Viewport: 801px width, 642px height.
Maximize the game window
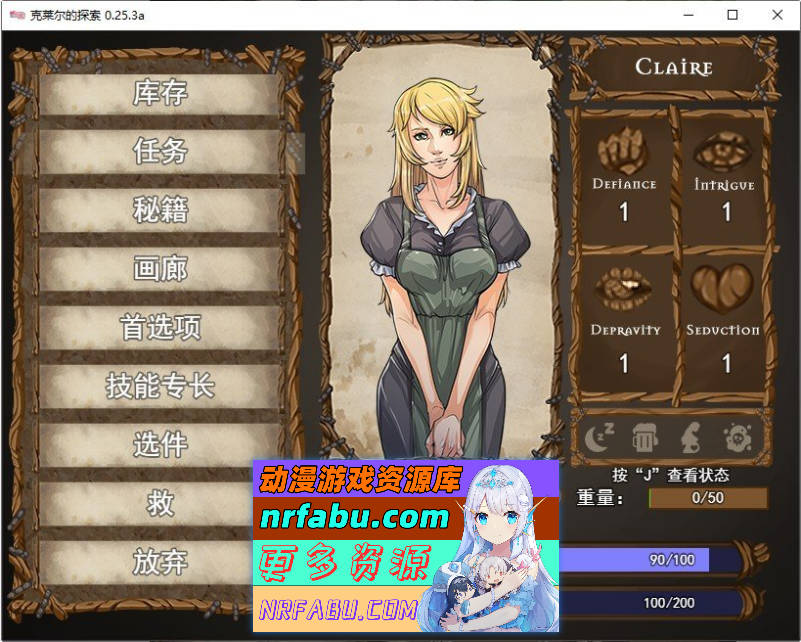tap(732, 15)
